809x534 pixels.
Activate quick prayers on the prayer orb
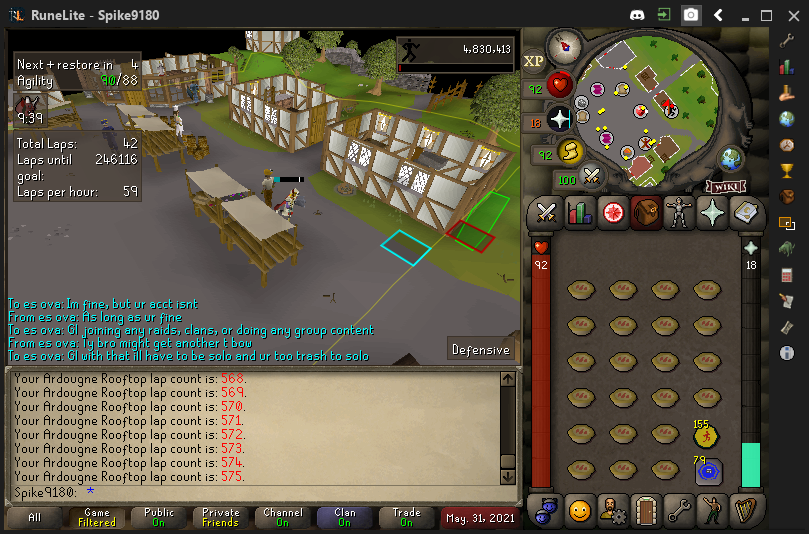click(560, 119)
